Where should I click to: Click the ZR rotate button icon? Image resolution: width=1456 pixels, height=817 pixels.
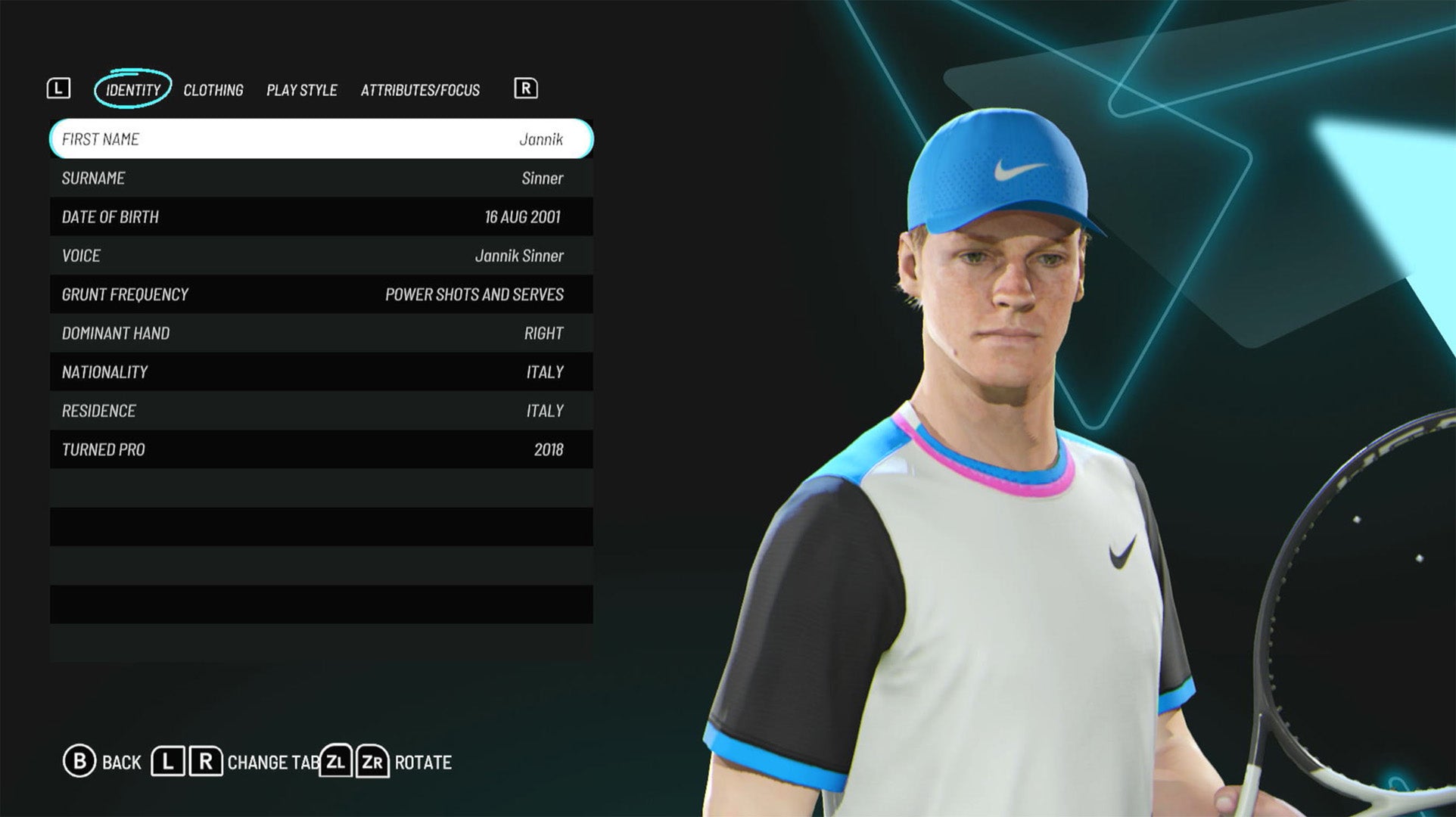pyautogui.click(x=372, y=763)
